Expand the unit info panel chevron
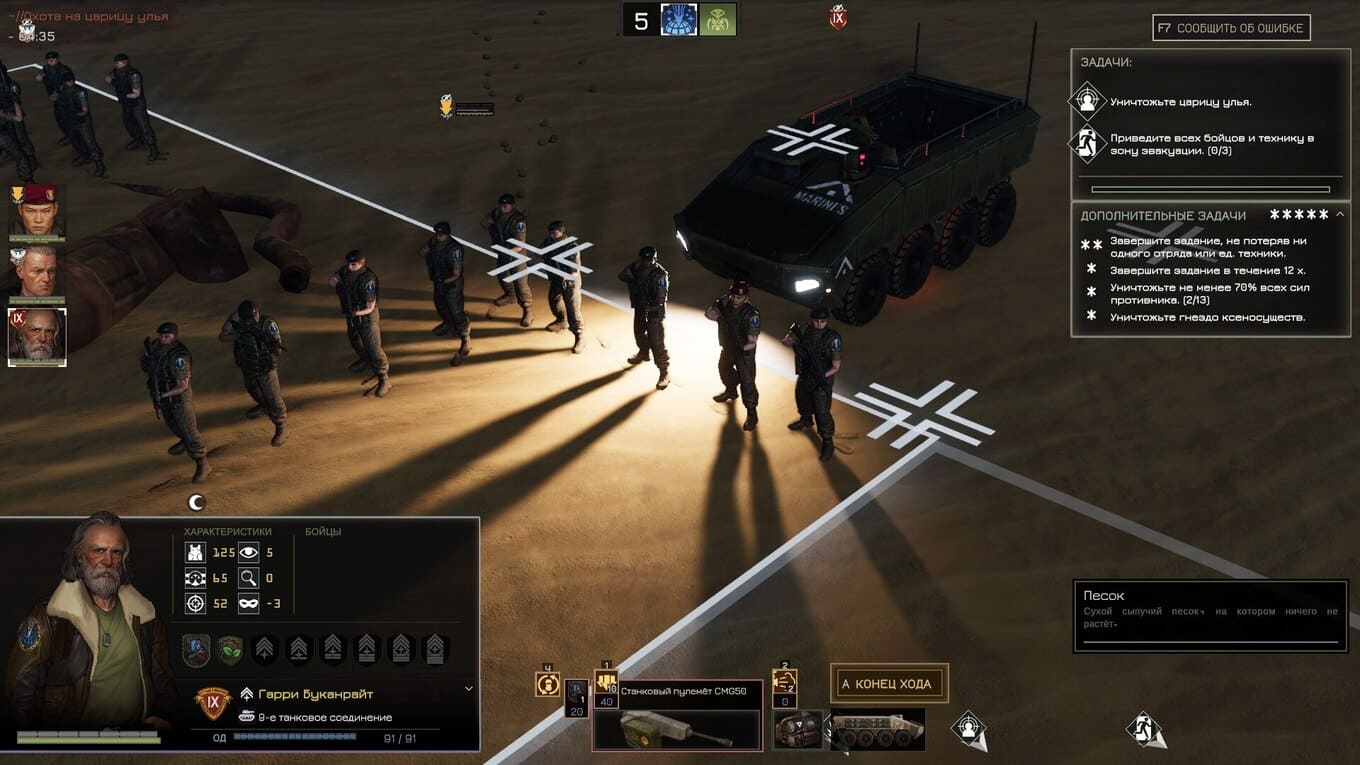1360x765 pixels. 468,689
